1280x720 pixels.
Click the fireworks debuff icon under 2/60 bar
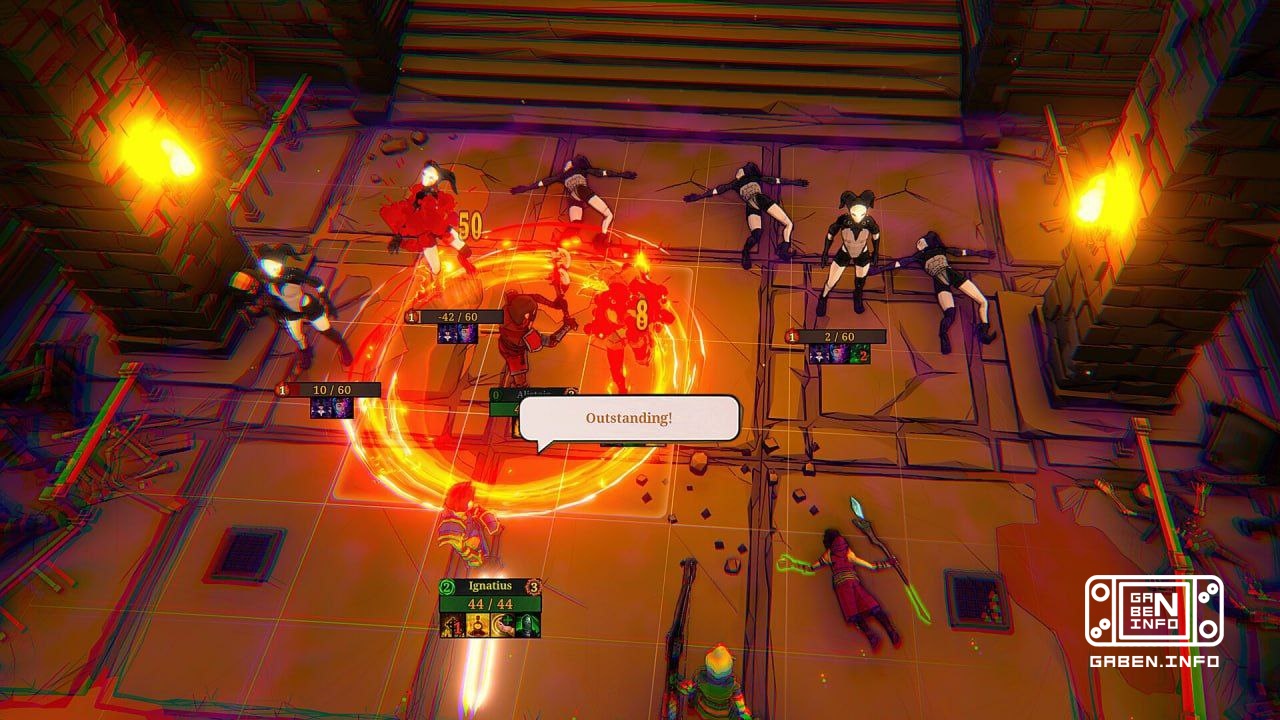(x=838, y=356)
